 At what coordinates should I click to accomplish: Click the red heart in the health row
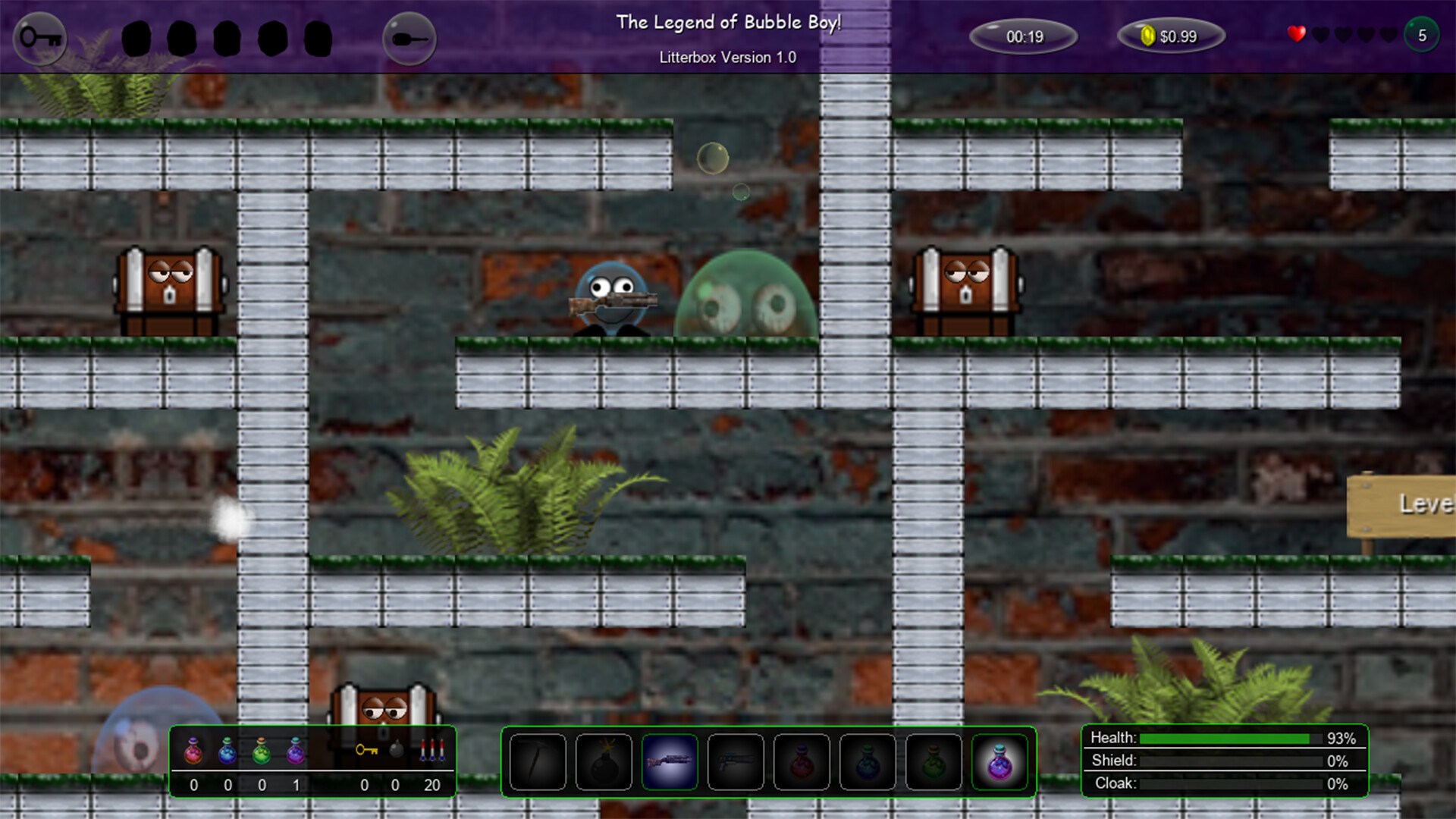(1296, 33)
